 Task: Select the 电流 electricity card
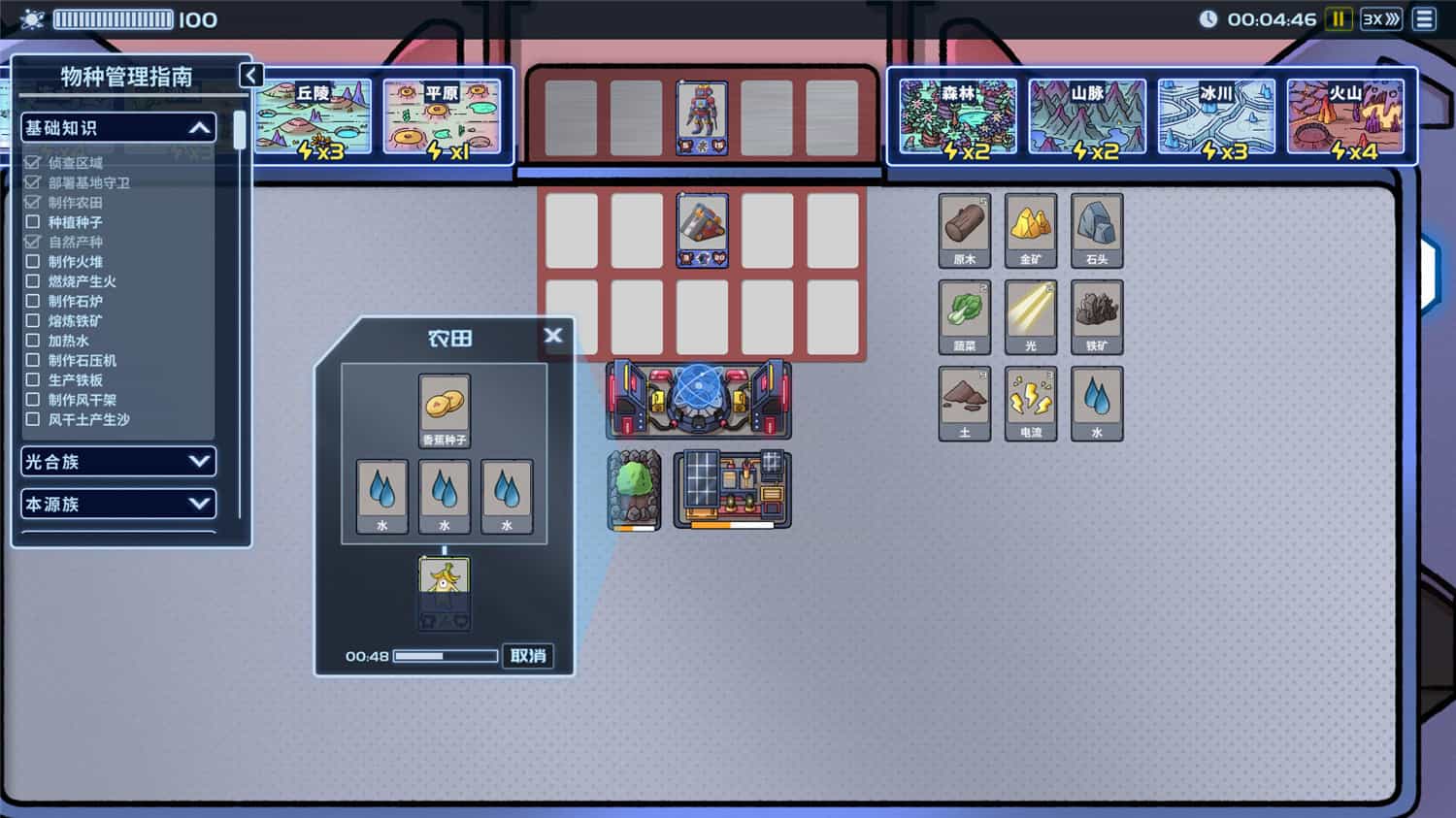pyautogui.click(x=1031, y=402)
